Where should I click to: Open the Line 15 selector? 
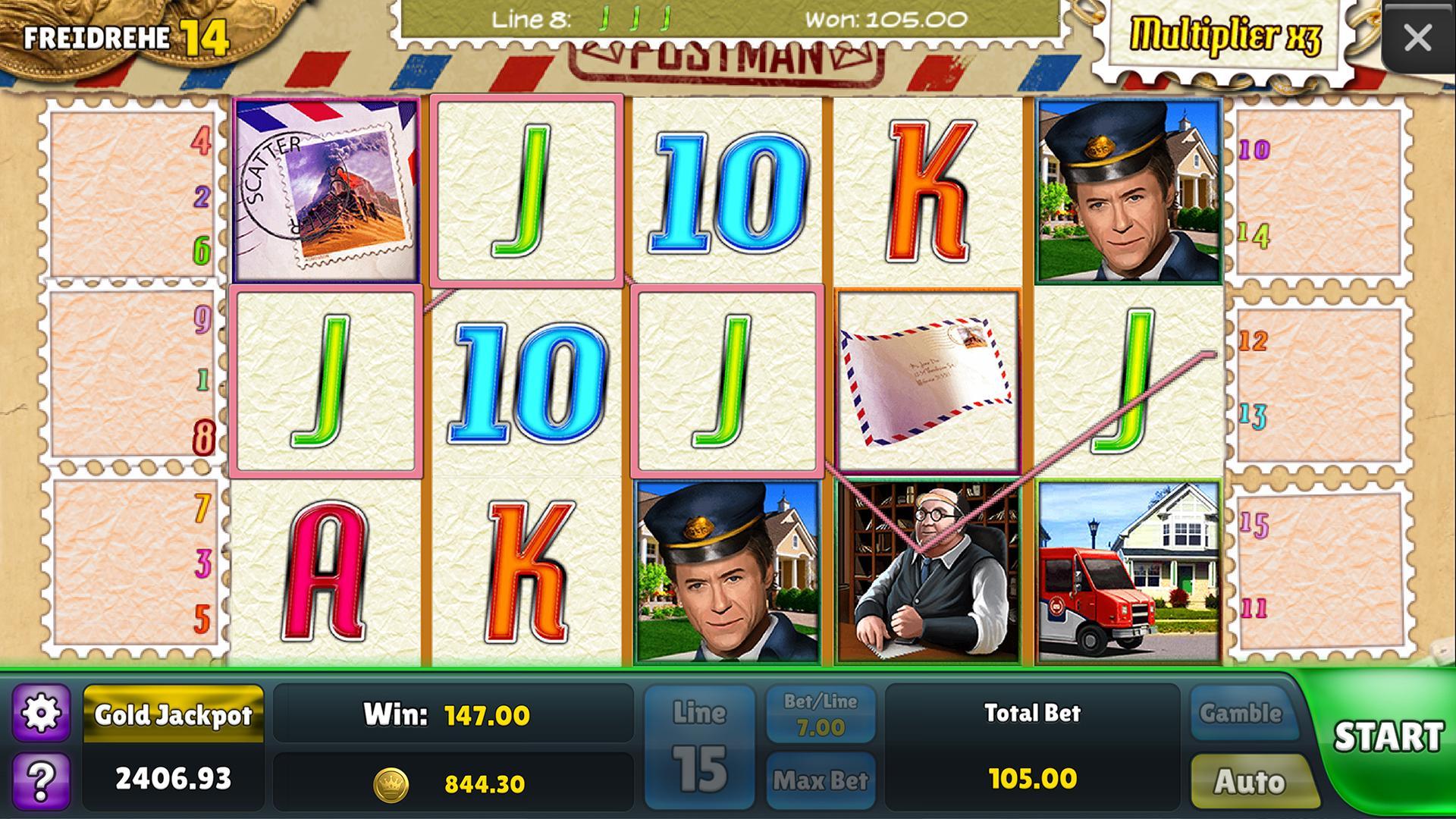(700, 742)
